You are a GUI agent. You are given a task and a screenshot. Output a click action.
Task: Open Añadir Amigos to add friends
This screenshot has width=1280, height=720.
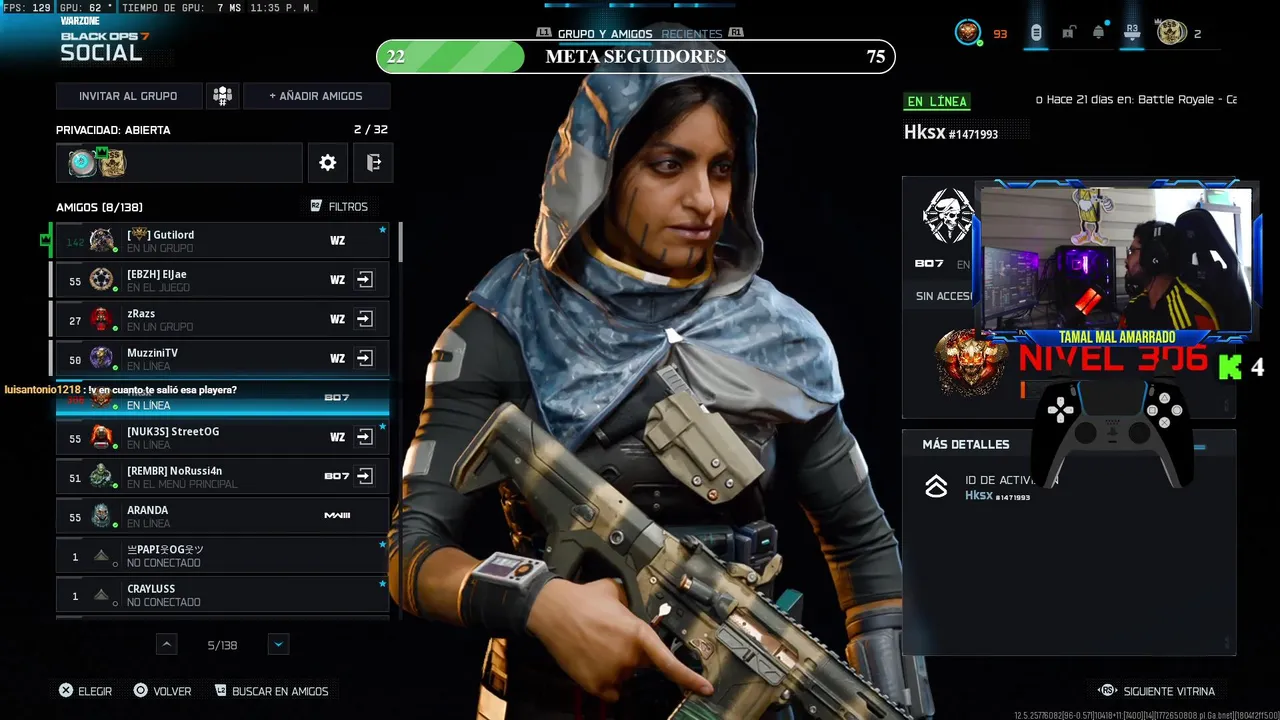coord(316,96)
